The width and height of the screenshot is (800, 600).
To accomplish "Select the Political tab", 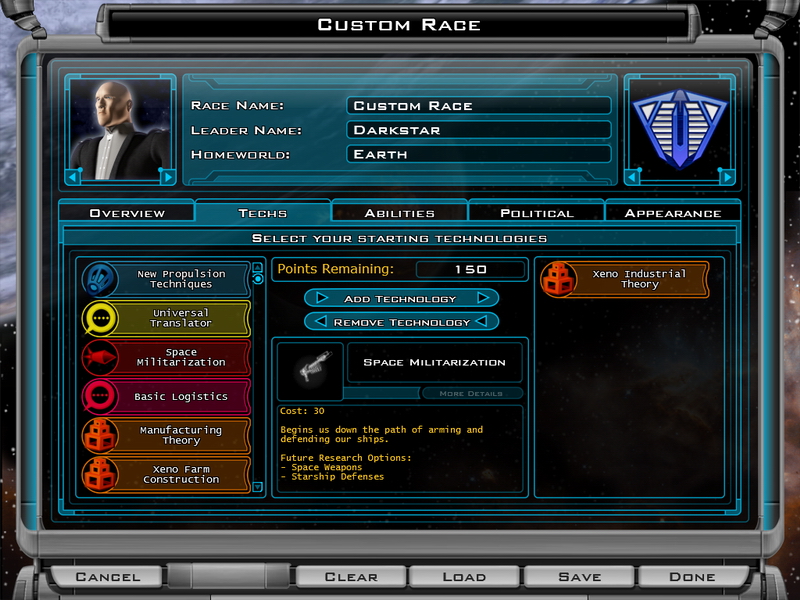I will pyautogui.click(x=536, y=213).
